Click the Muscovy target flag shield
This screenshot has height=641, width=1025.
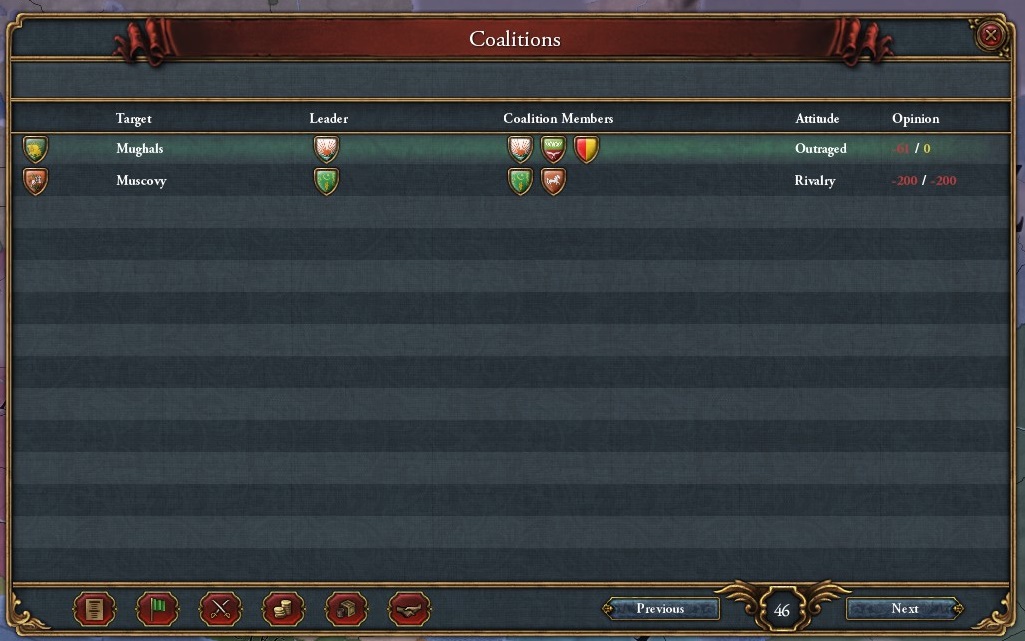[35, 181]
